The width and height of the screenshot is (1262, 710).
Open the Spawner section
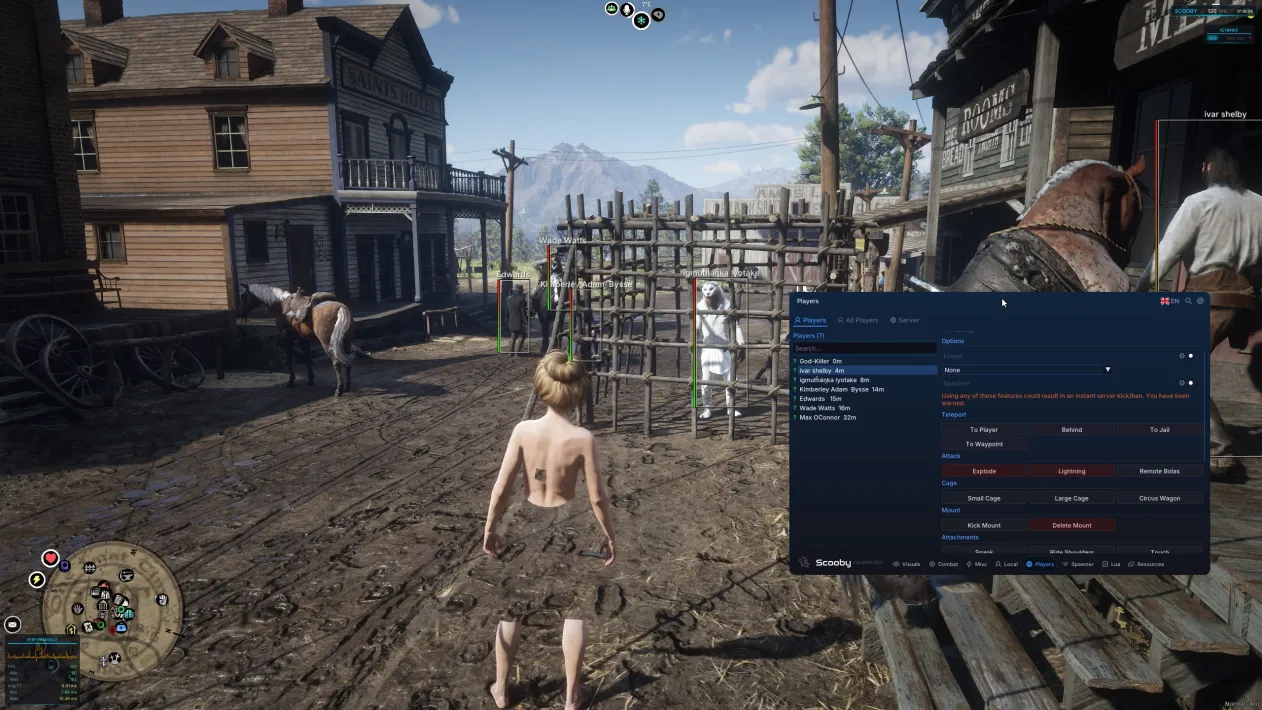pos(1078,564)
